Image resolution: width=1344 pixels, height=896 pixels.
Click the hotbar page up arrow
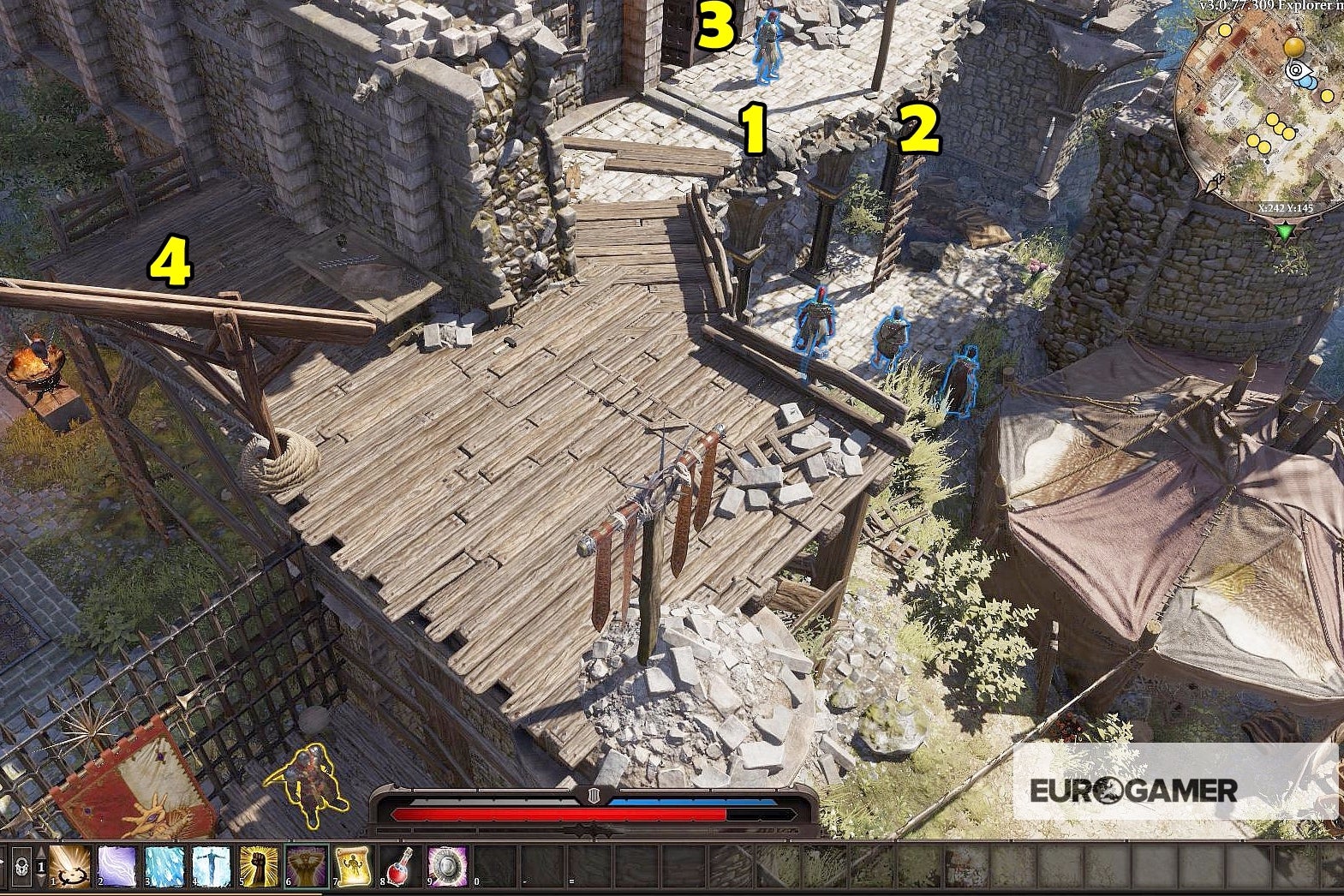pos(41,852)
